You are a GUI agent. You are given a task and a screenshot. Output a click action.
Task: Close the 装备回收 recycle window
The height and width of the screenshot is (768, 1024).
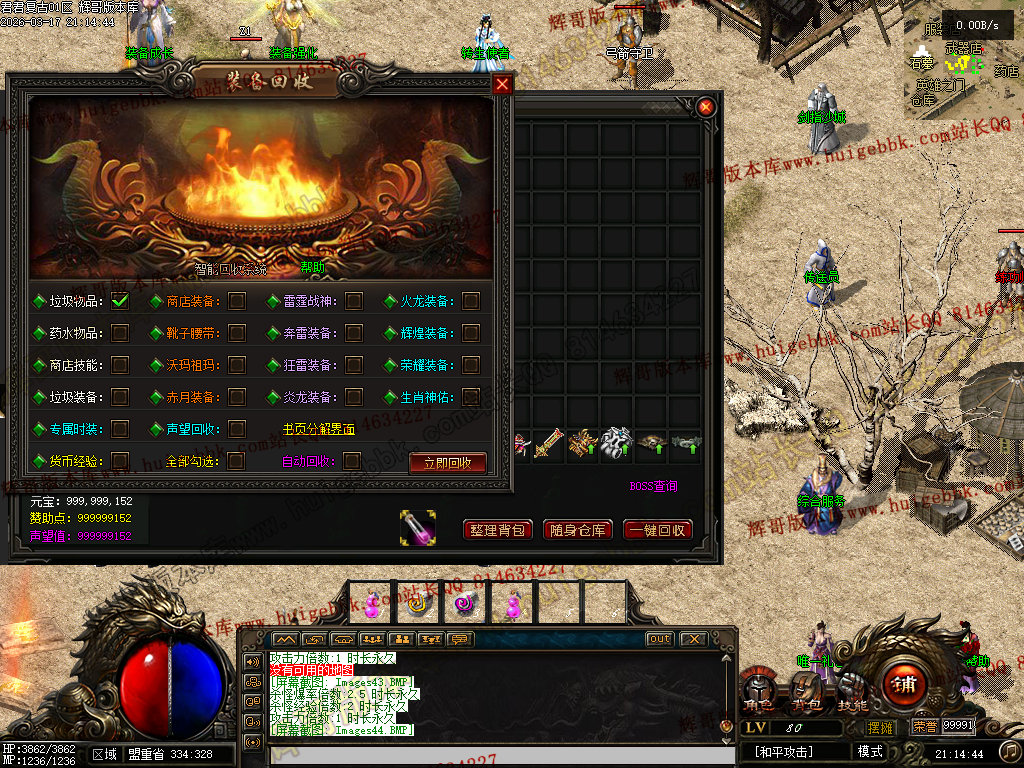502,85
